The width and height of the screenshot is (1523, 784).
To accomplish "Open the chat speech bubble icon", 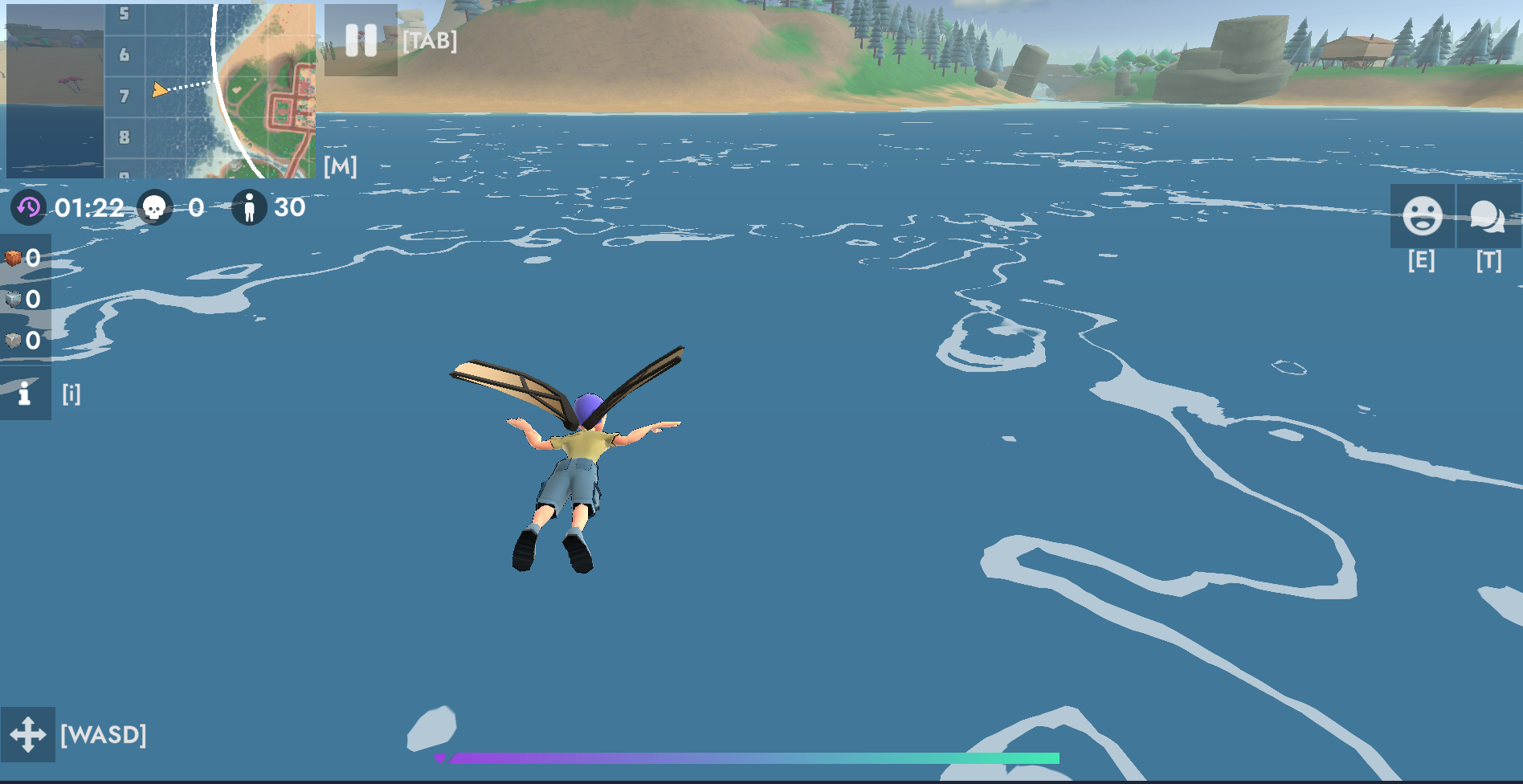I will tap(1488, 216).
